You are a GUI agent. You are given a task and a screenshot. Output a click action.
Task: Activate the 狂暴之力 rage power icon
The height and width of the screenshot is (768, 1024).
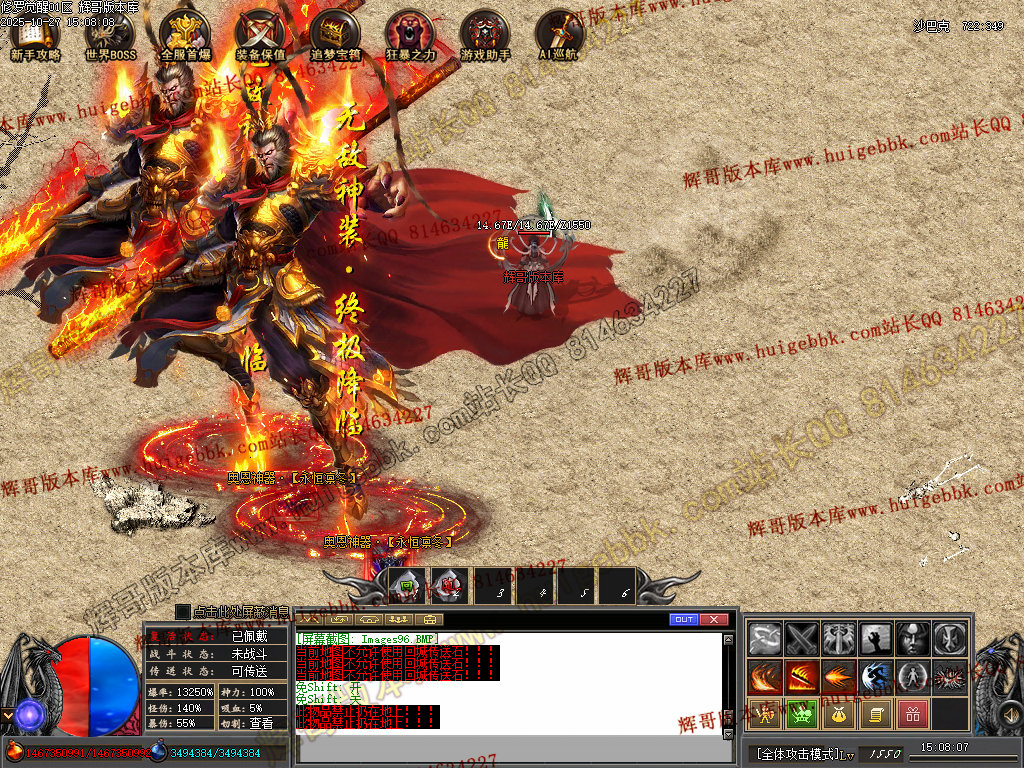click(x=410, y=37)
